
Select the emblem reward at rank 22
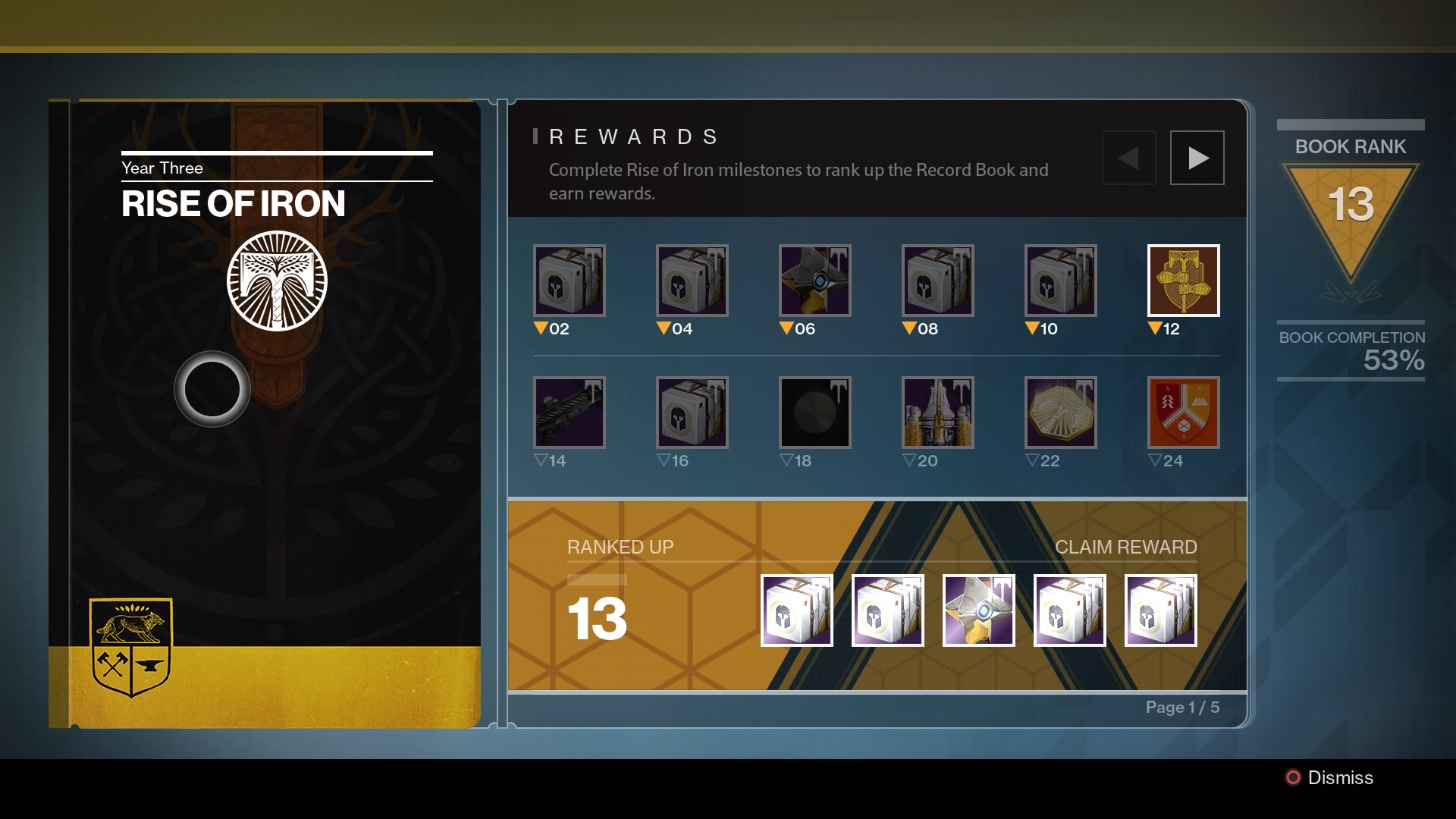(1061, 412)
